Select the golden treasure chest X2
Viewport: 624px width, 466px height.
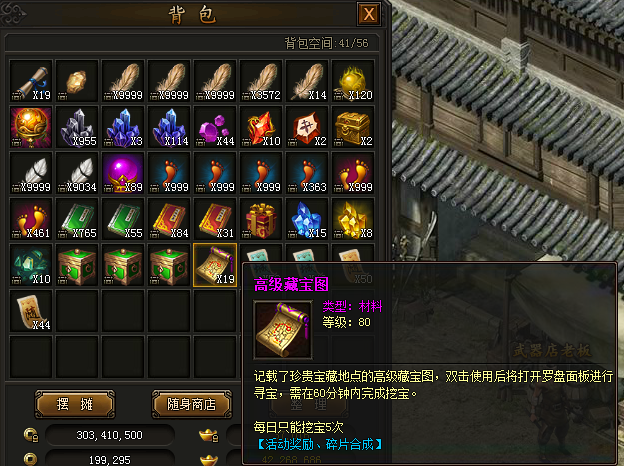[353, 126]
